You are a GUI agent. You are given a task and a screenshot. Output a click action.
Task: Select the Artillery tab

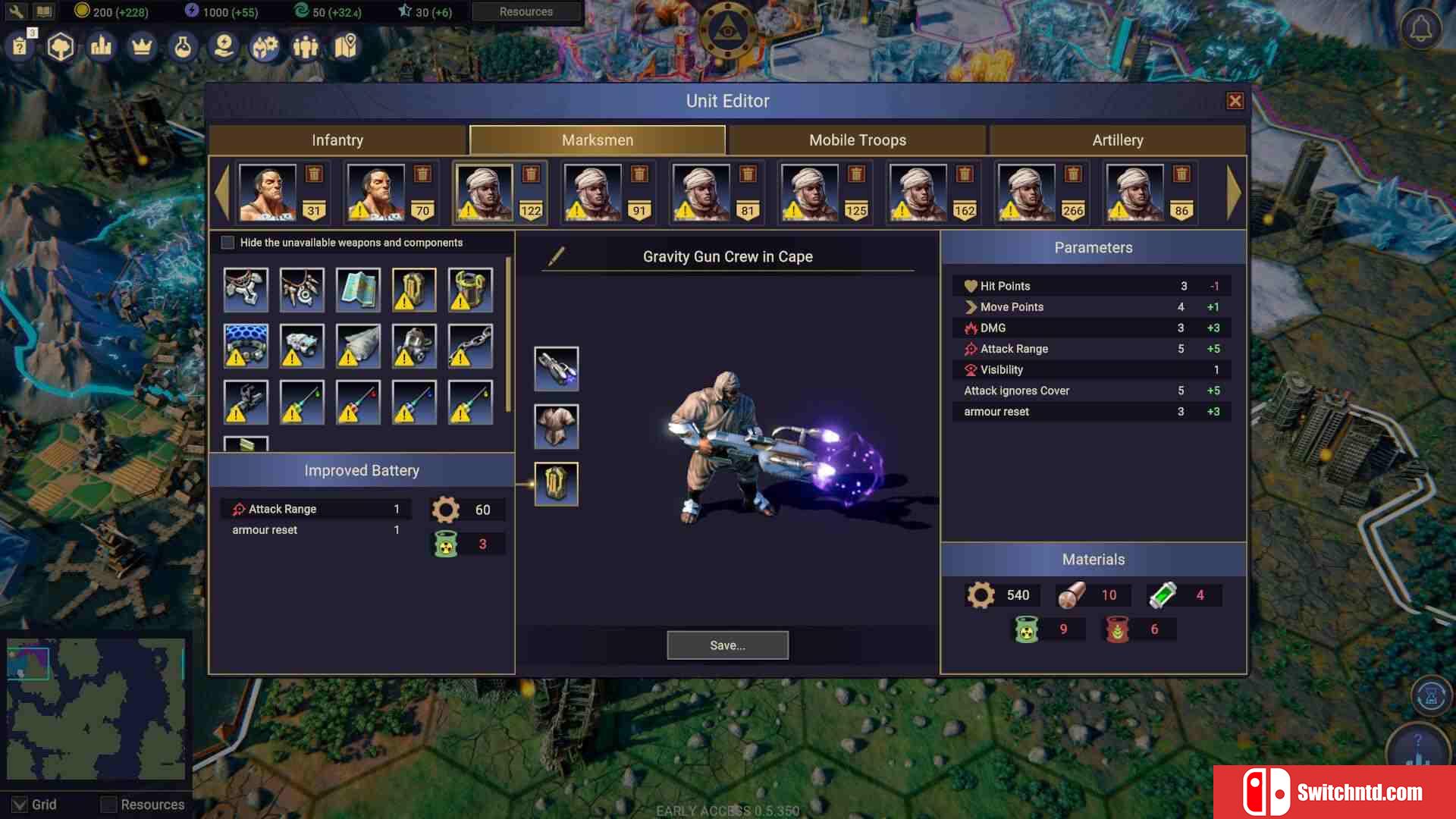pyautogui.click(x=1117, y=140)
